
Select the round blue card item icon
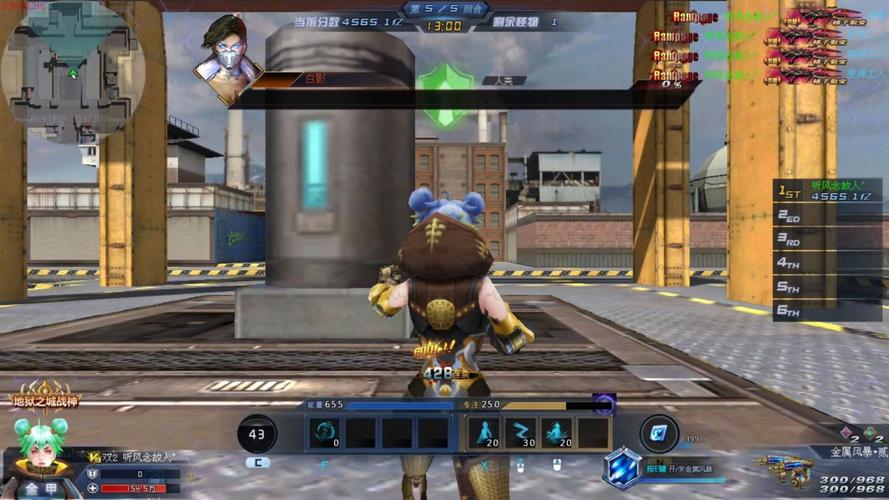pos(658,432)
